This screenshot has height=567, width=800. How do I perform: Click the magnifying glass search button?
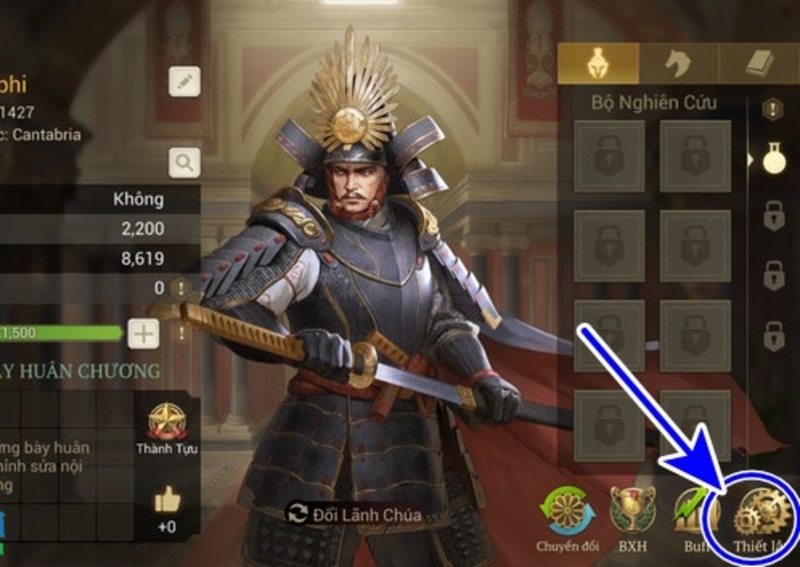184,161
